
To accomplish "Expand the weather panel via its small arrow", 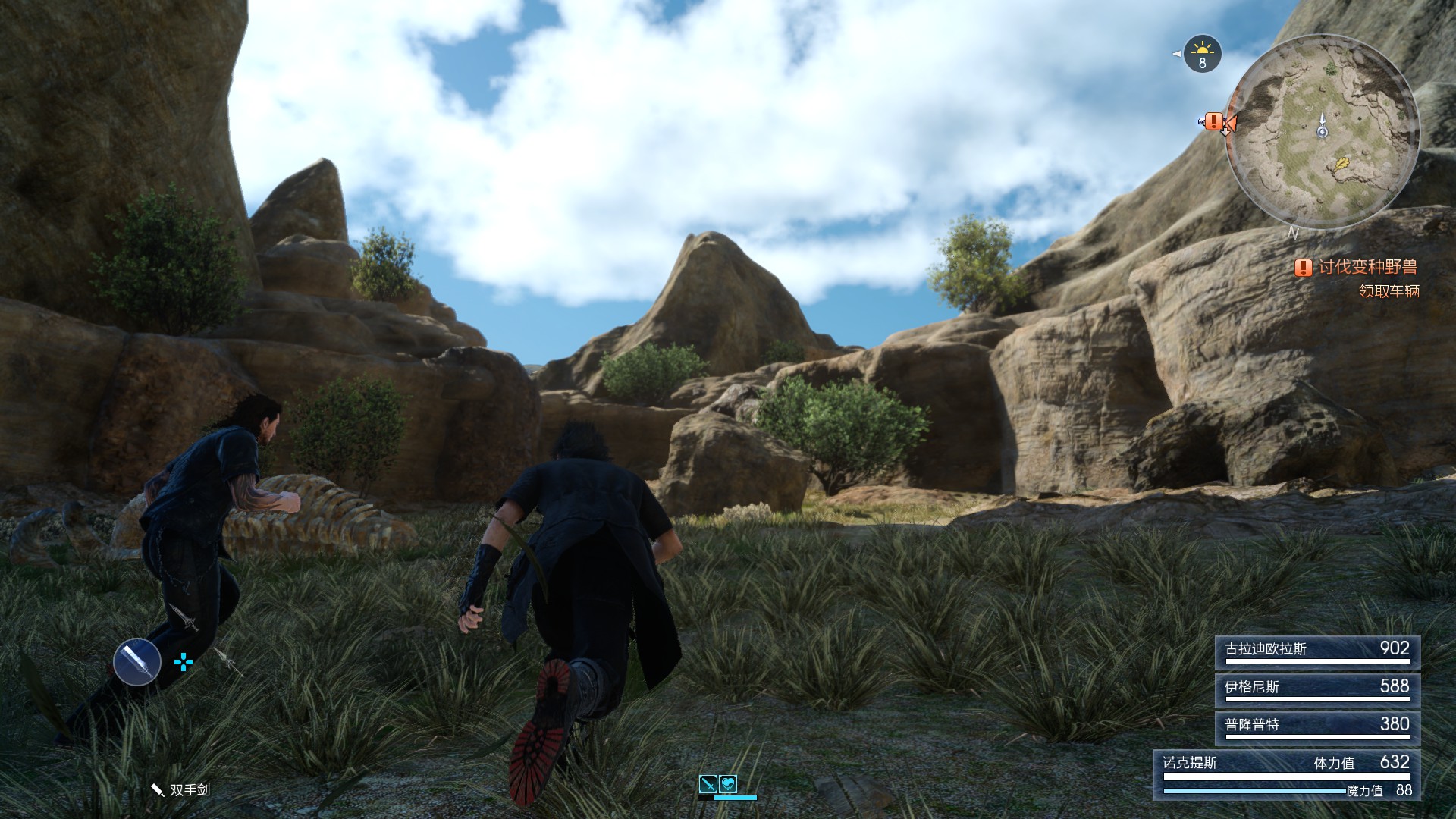I will pos(1177,54).
